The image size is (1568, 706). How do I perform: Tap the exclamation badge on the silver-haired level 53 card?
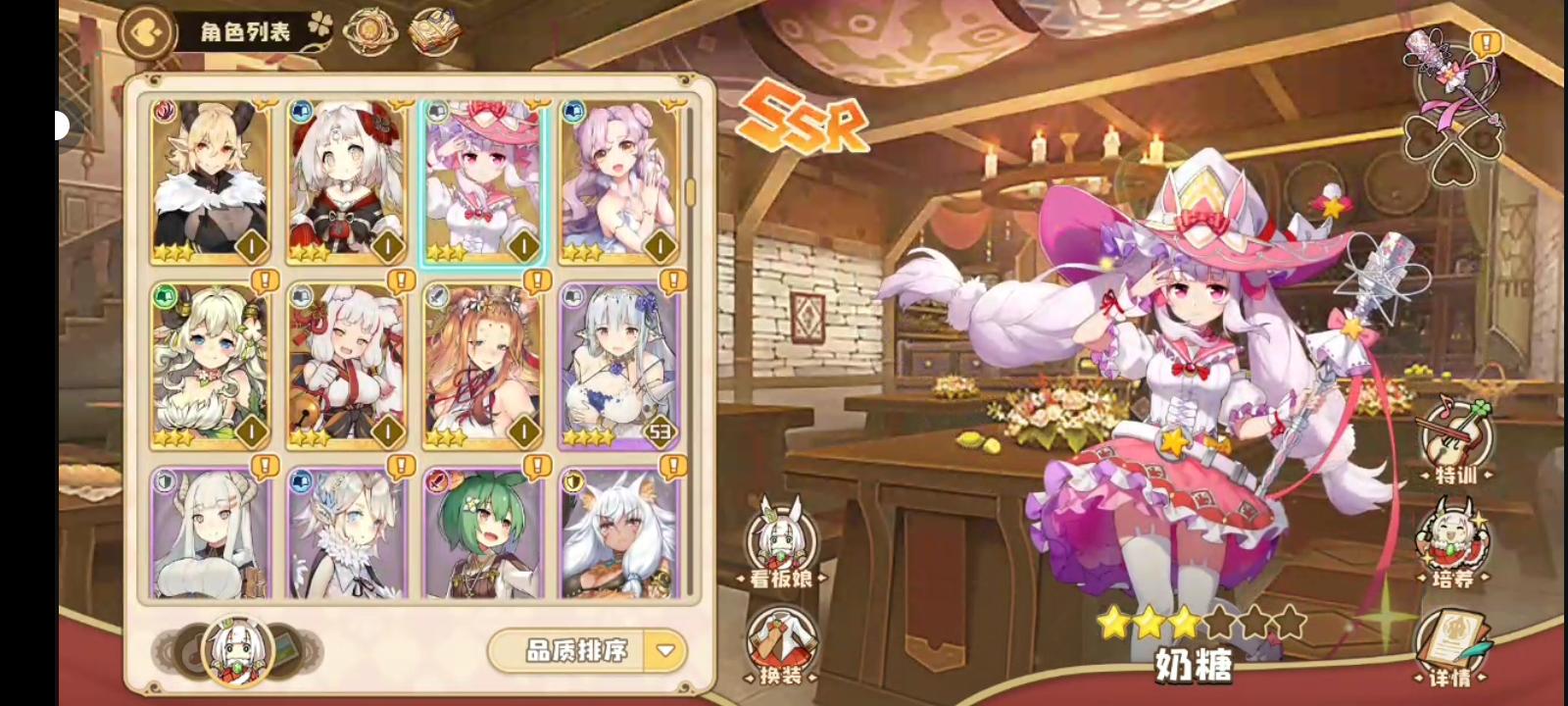click(x=672, y=281)
